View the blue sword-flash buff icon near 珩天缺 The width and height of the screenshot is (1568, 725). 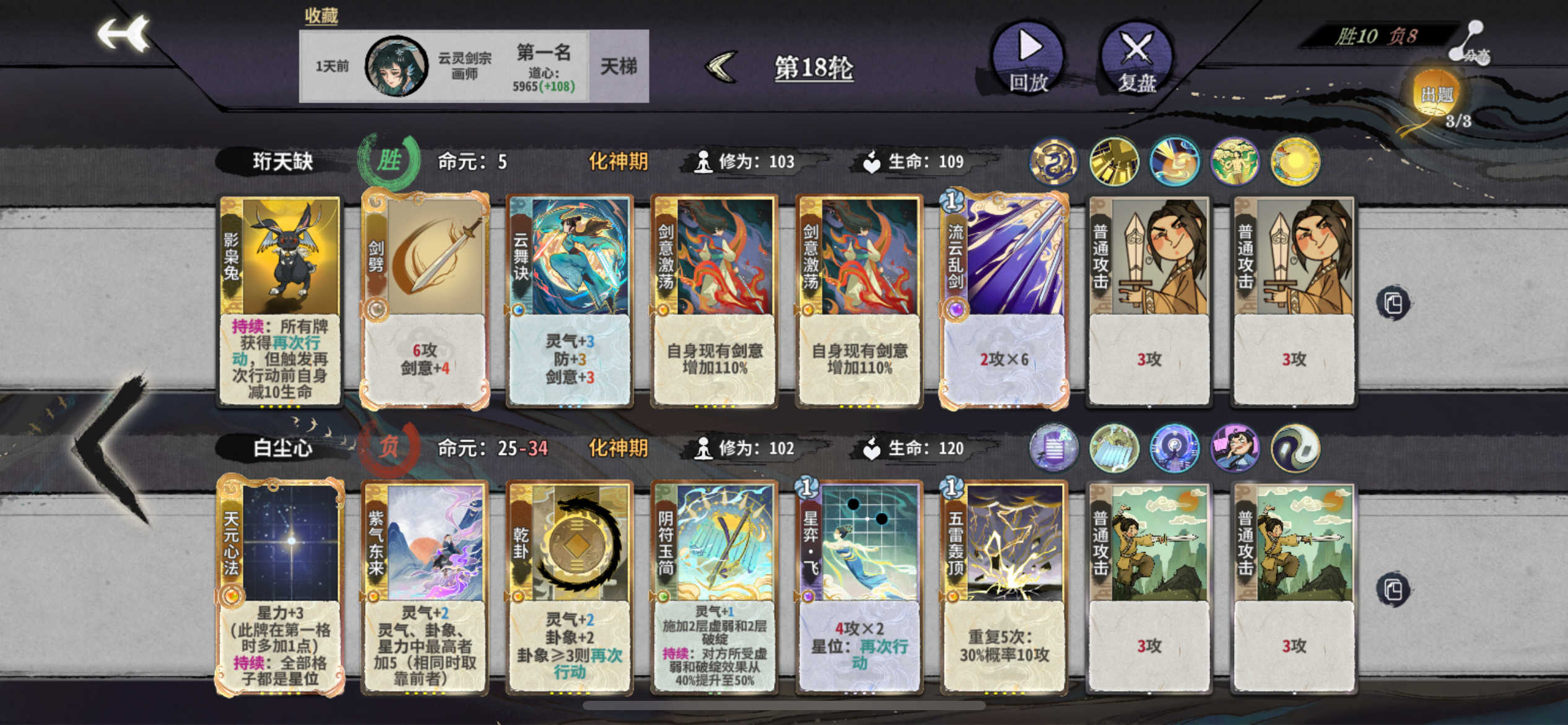point(1174,161)
